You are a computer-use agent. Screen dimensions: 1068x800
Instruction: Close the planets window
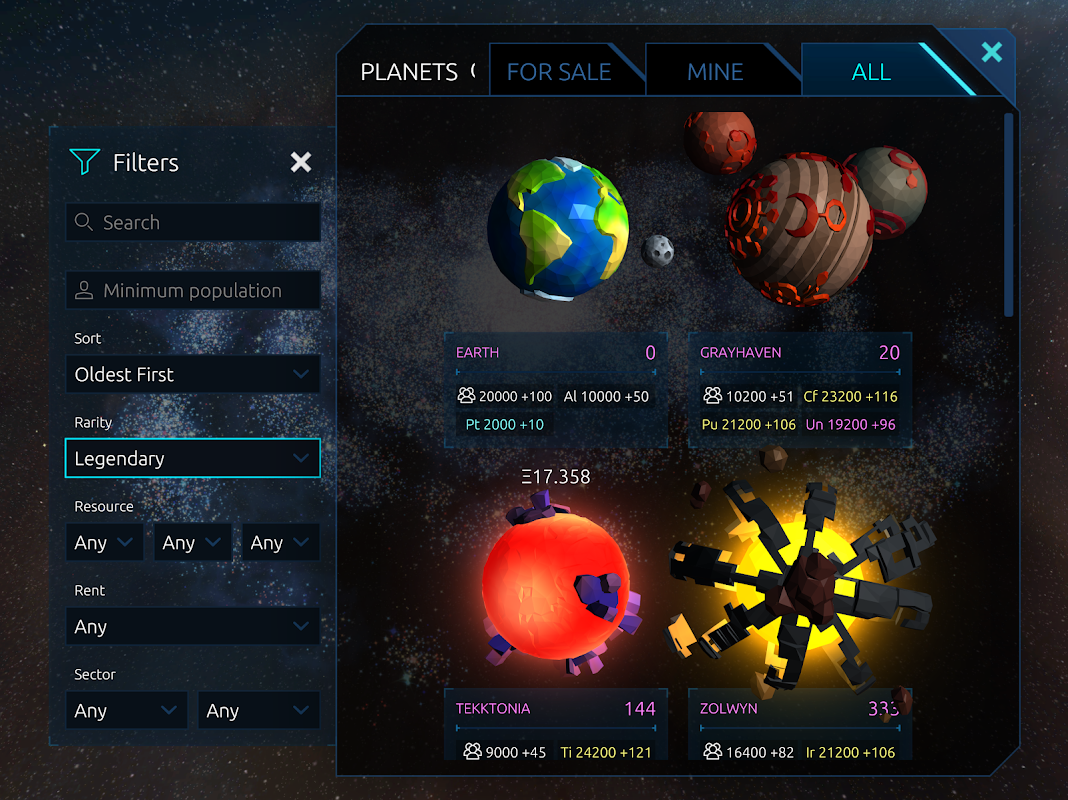point(991,52)
